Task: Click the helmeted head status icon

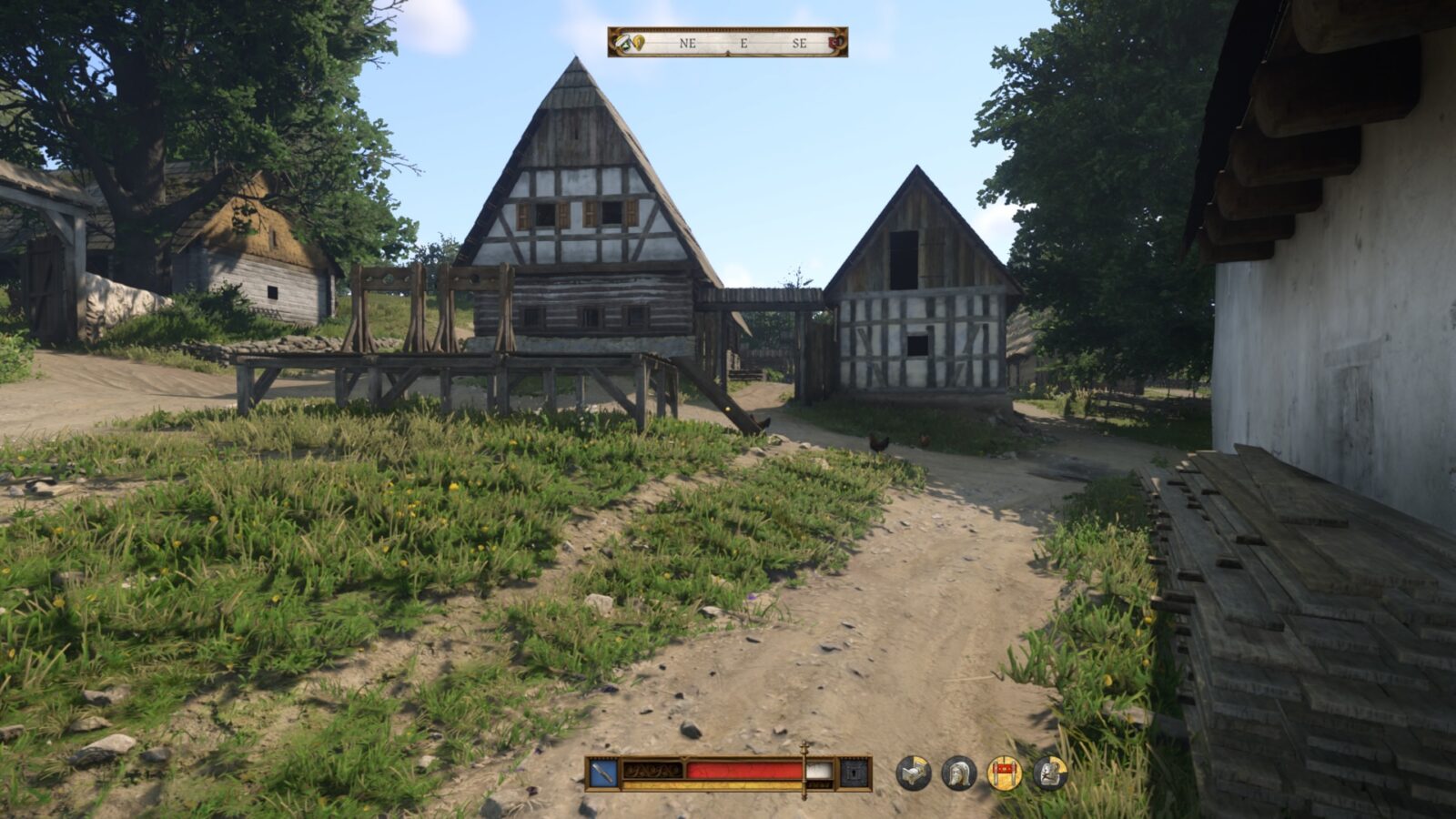Action: tap(959, 773)
